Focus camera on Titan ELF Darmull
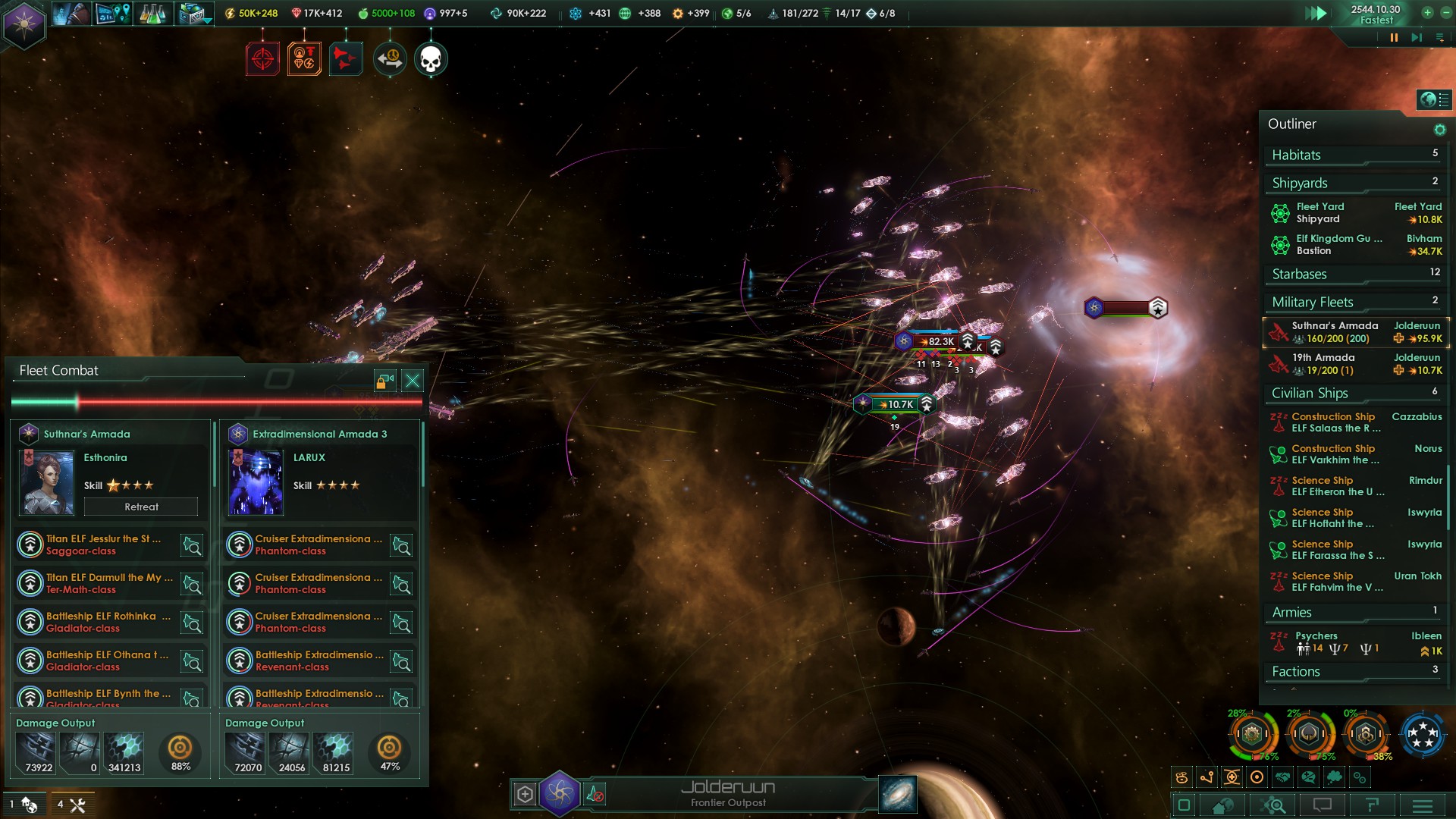The width and height of the screenshot is (1456, 819). point(192,584)
